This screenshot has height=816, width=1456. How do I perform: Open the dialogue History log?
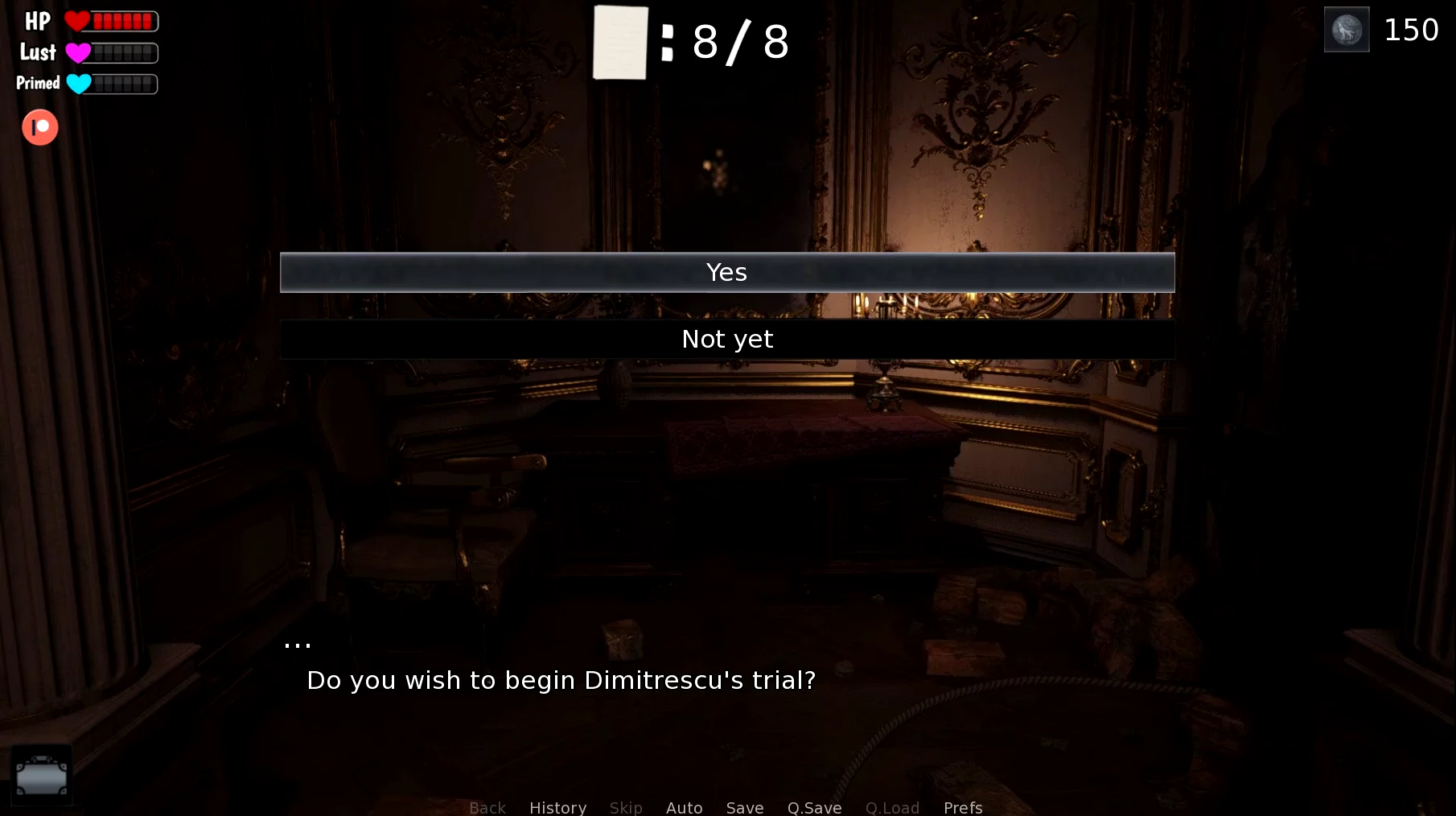557,807
